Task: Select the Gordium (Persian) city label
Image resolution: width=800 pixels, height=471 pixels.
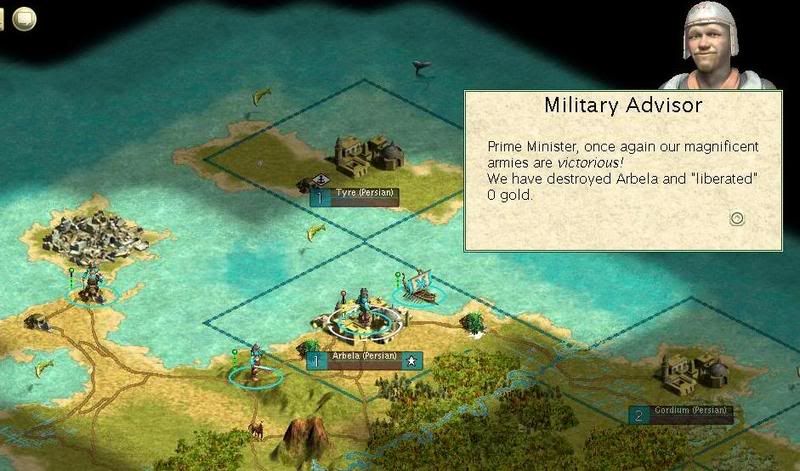Action: click(683, 413)
